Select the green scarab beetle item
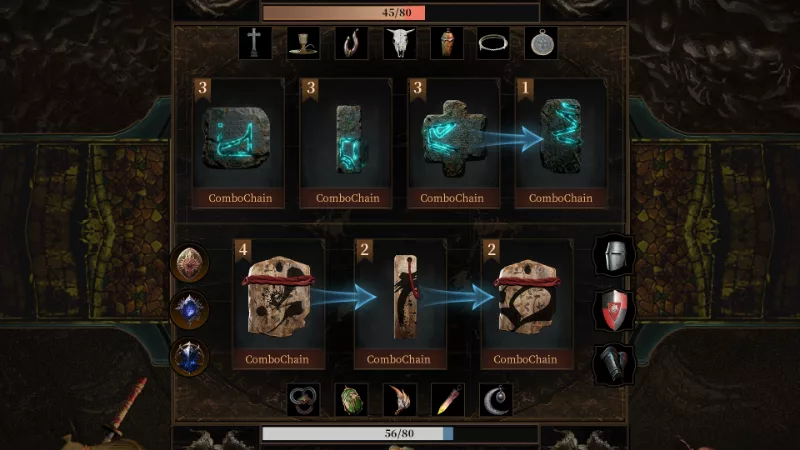This screenshot has width=800, height=450. tap(351, 400)
